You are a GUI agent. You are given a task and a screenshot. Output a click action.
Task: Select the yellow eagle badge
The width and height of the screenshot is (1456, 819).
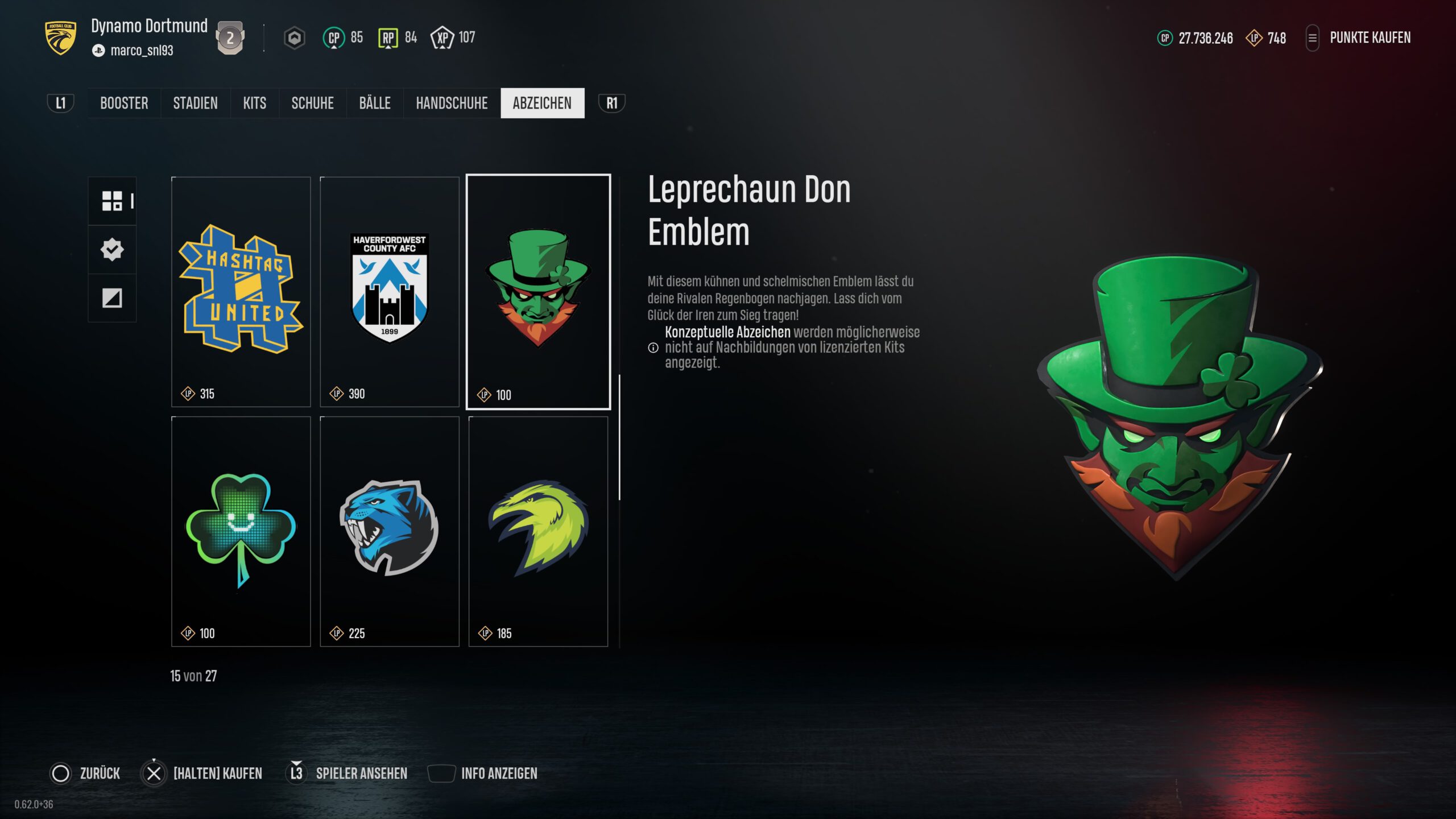pyautogui.click(x=538, y=531)
